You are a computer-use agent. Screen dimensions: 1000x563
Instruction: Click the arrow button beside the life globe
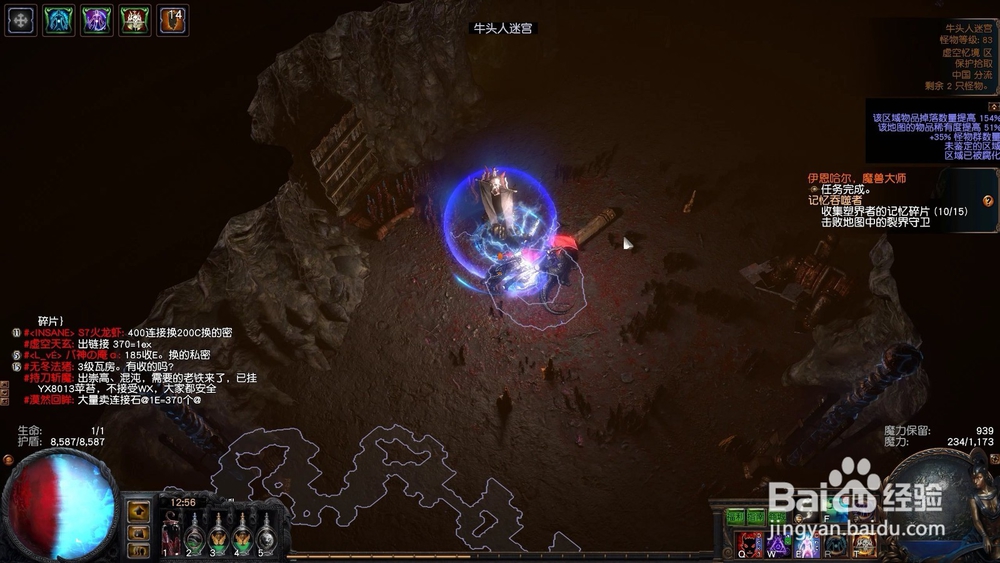tap(139, 511)
